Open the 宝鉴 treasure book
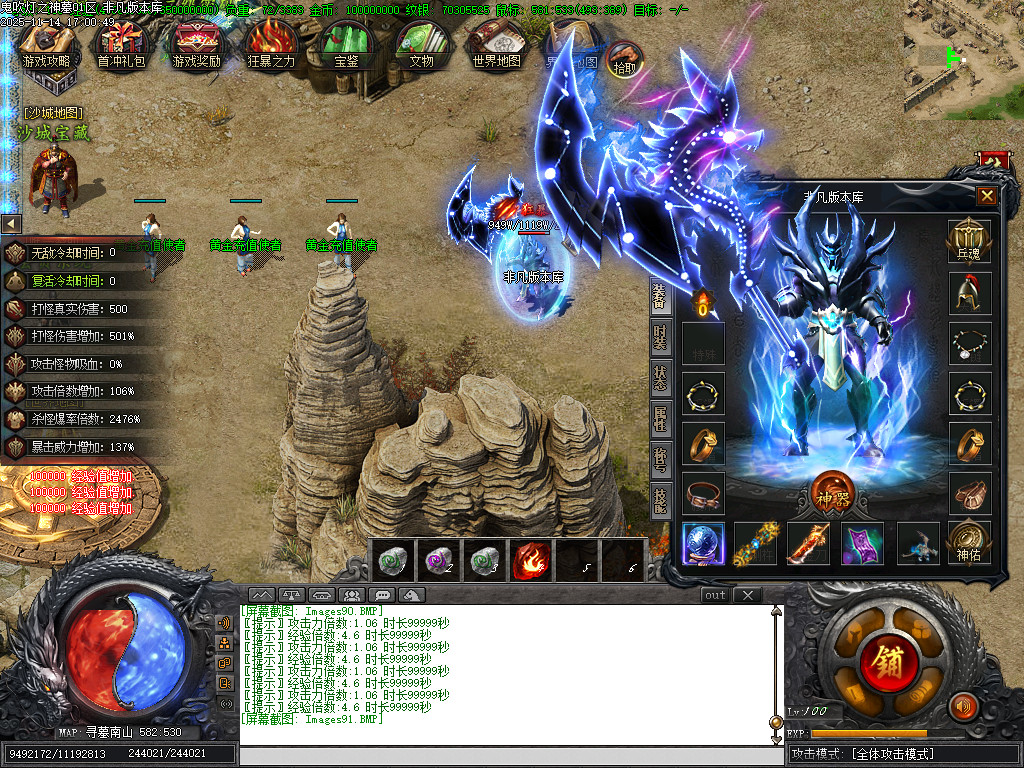Screen dimensions: 1024x768 [347, 46]
